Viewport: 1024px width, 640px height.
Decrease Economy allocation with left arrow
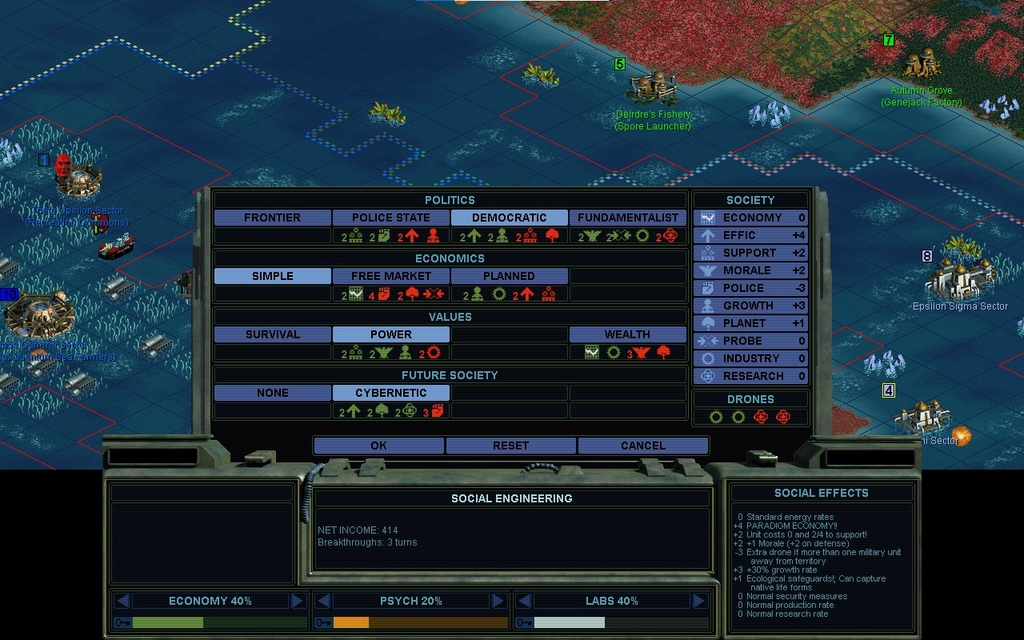click(x=122, y=601)
